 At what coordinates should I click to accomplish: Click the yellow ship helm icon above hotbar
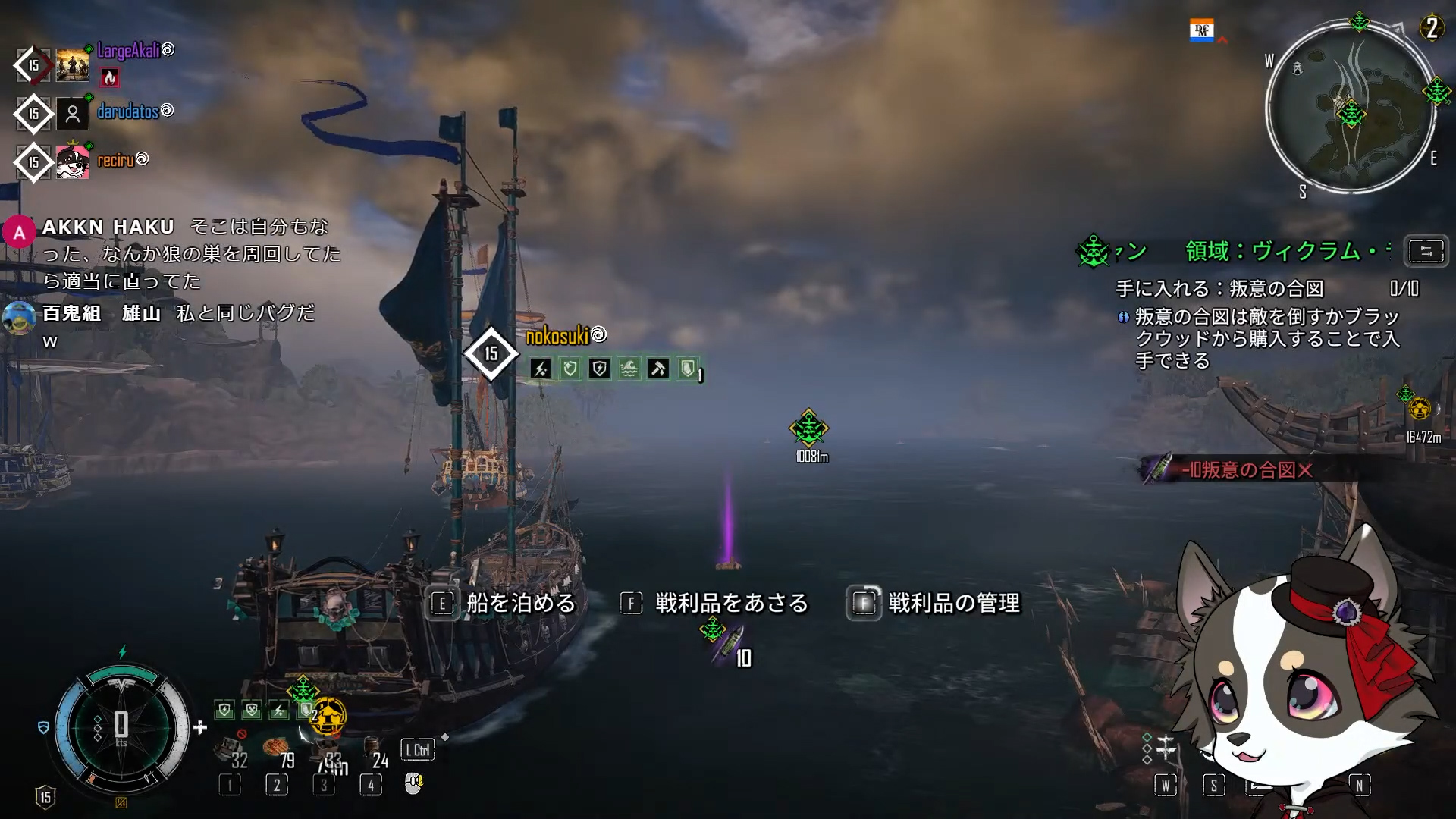328,715
